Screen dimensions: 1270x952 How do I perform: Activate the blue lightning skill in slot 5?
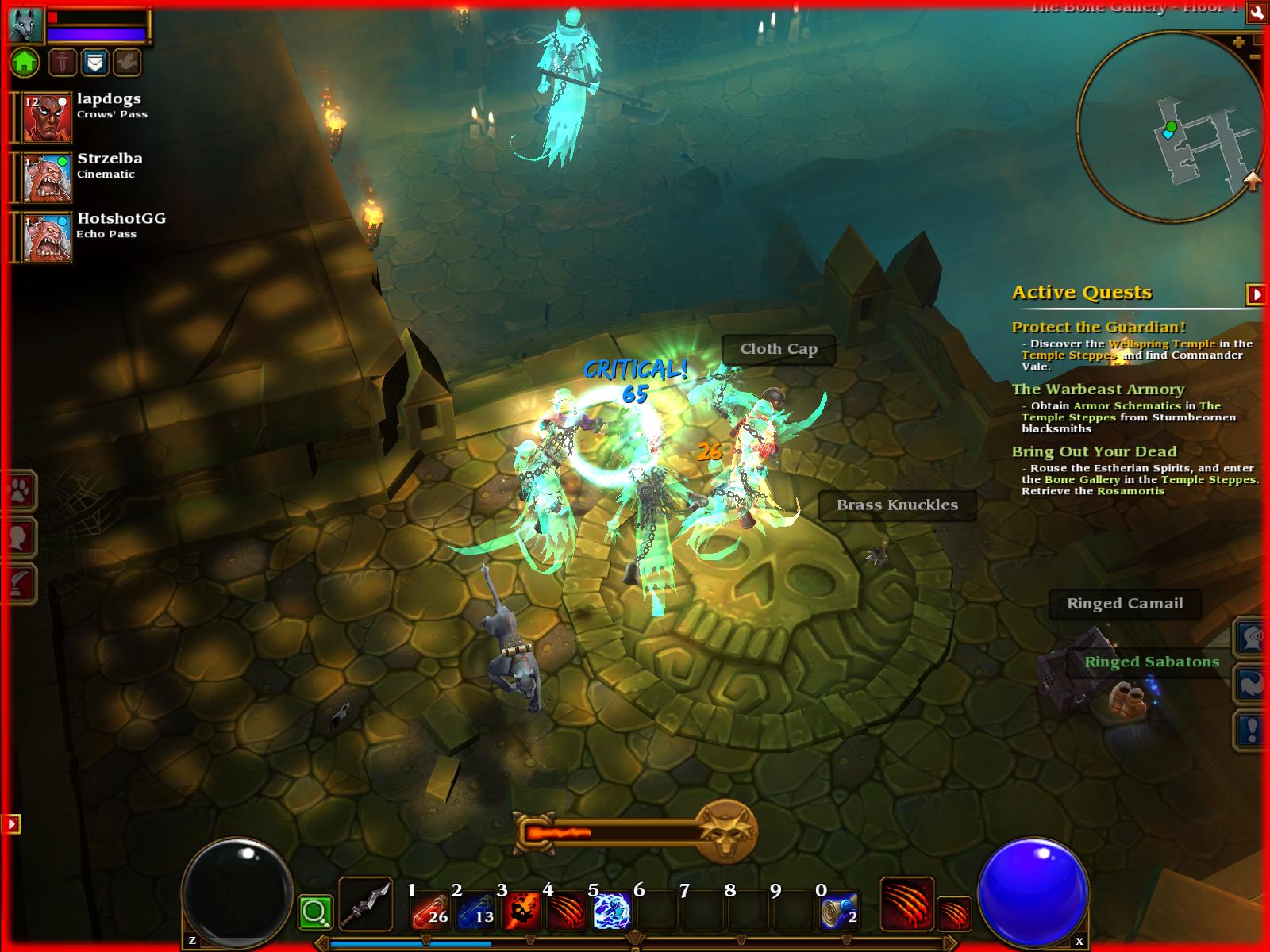(x=611, y=910)
